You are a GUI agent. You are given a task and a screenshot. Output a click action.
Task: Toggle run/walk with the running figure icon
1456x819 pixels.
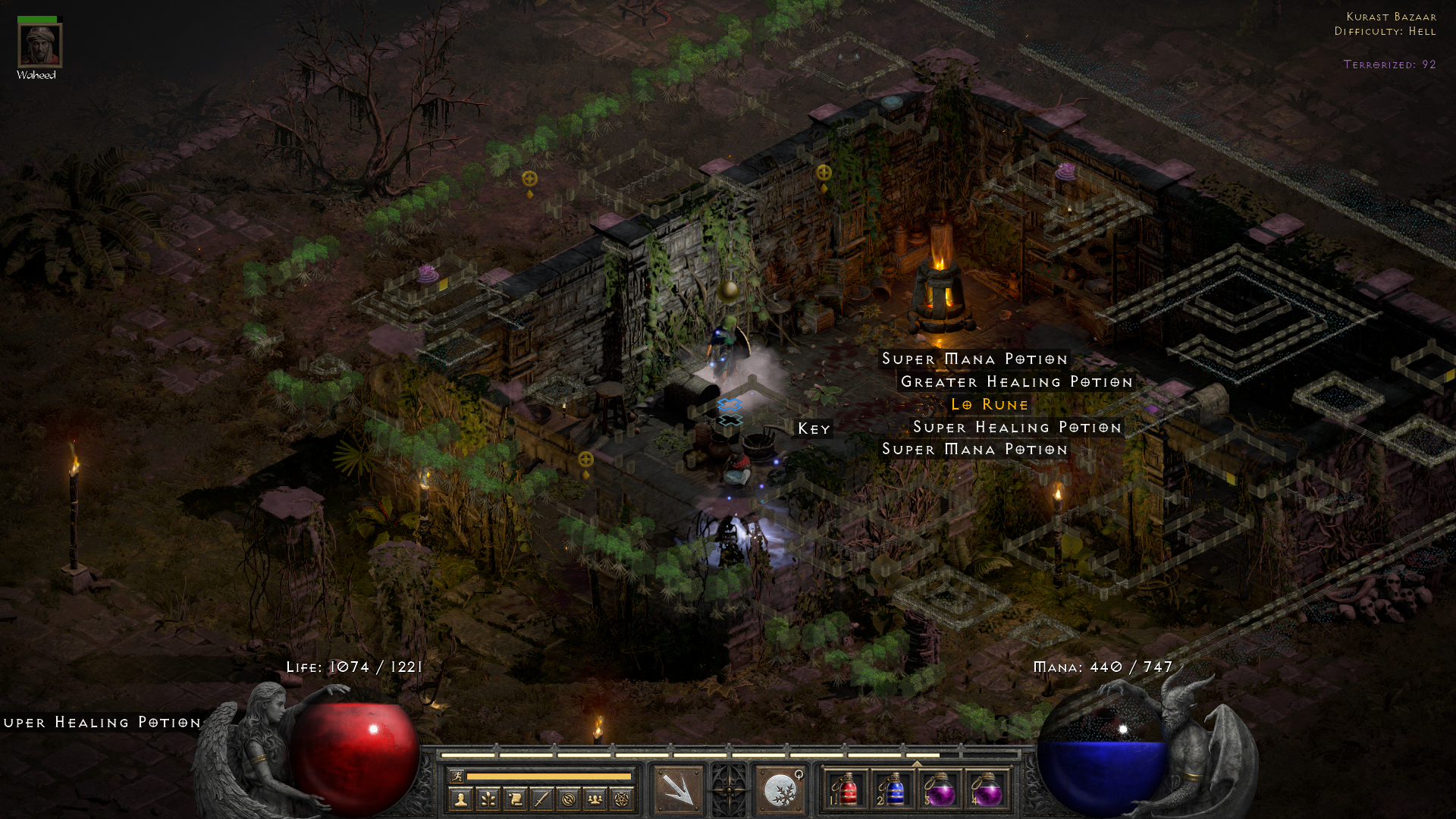point(457,777)
